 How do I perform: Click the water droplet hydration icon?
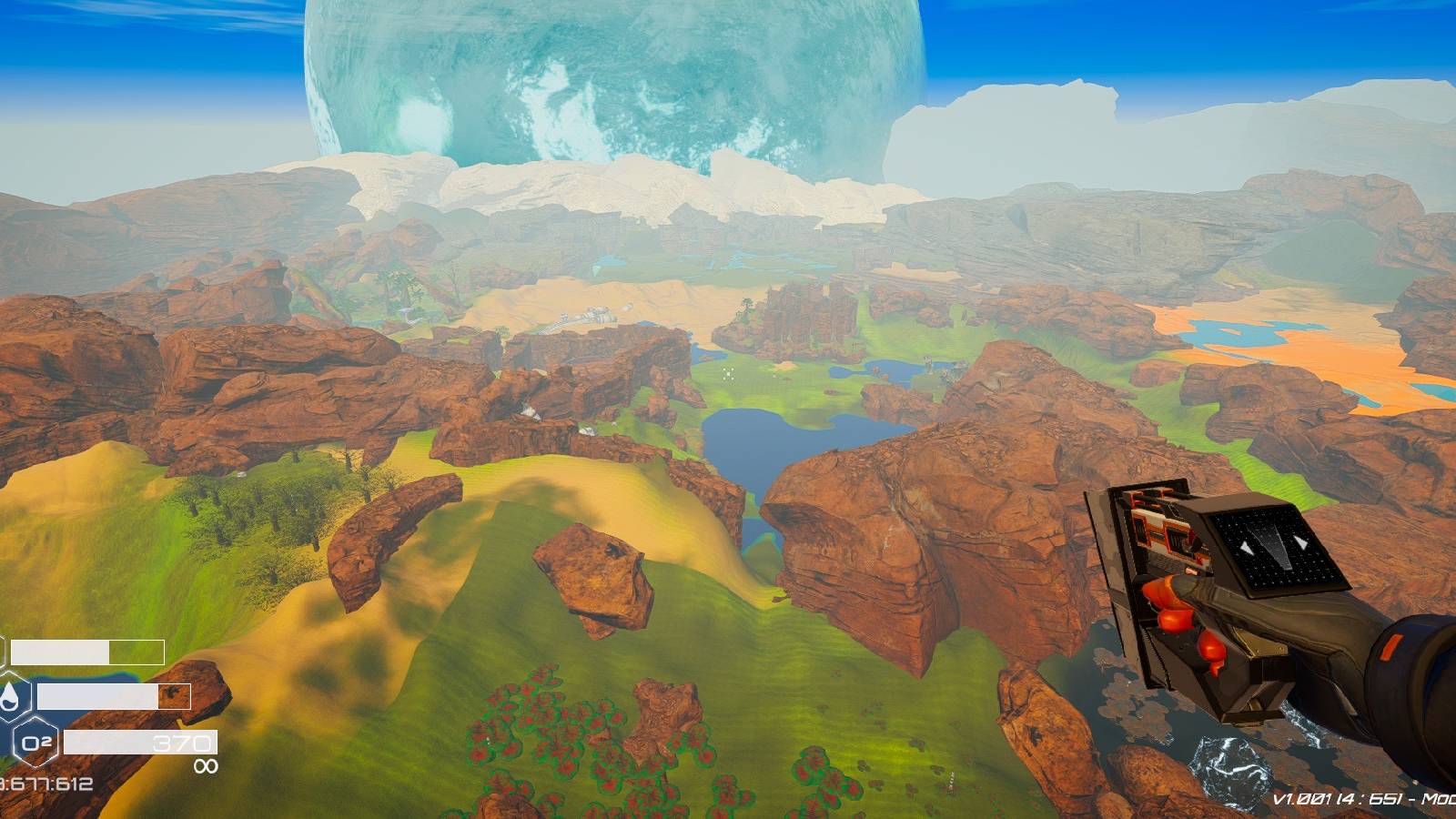tap(11, 695)
